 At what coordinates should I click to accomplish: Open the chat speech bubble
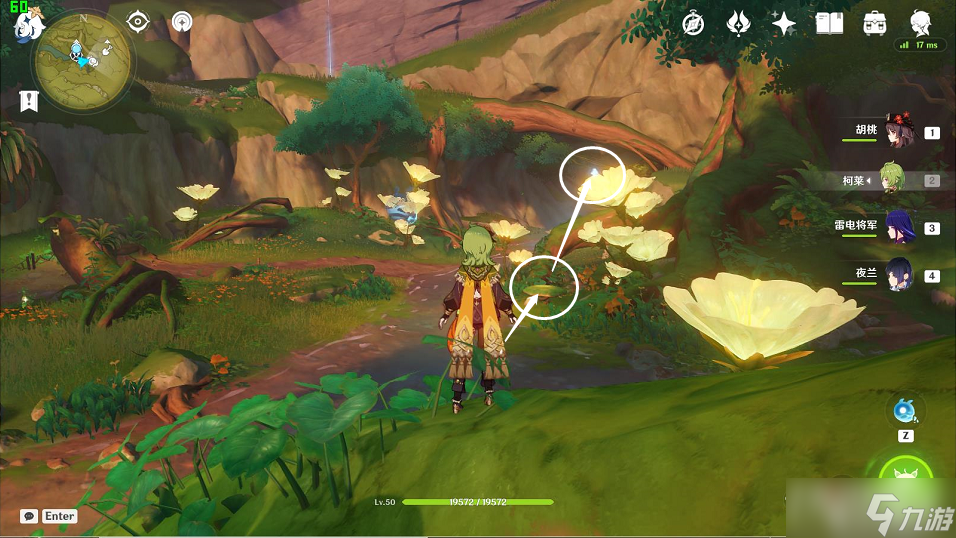[x=29, y=516]
